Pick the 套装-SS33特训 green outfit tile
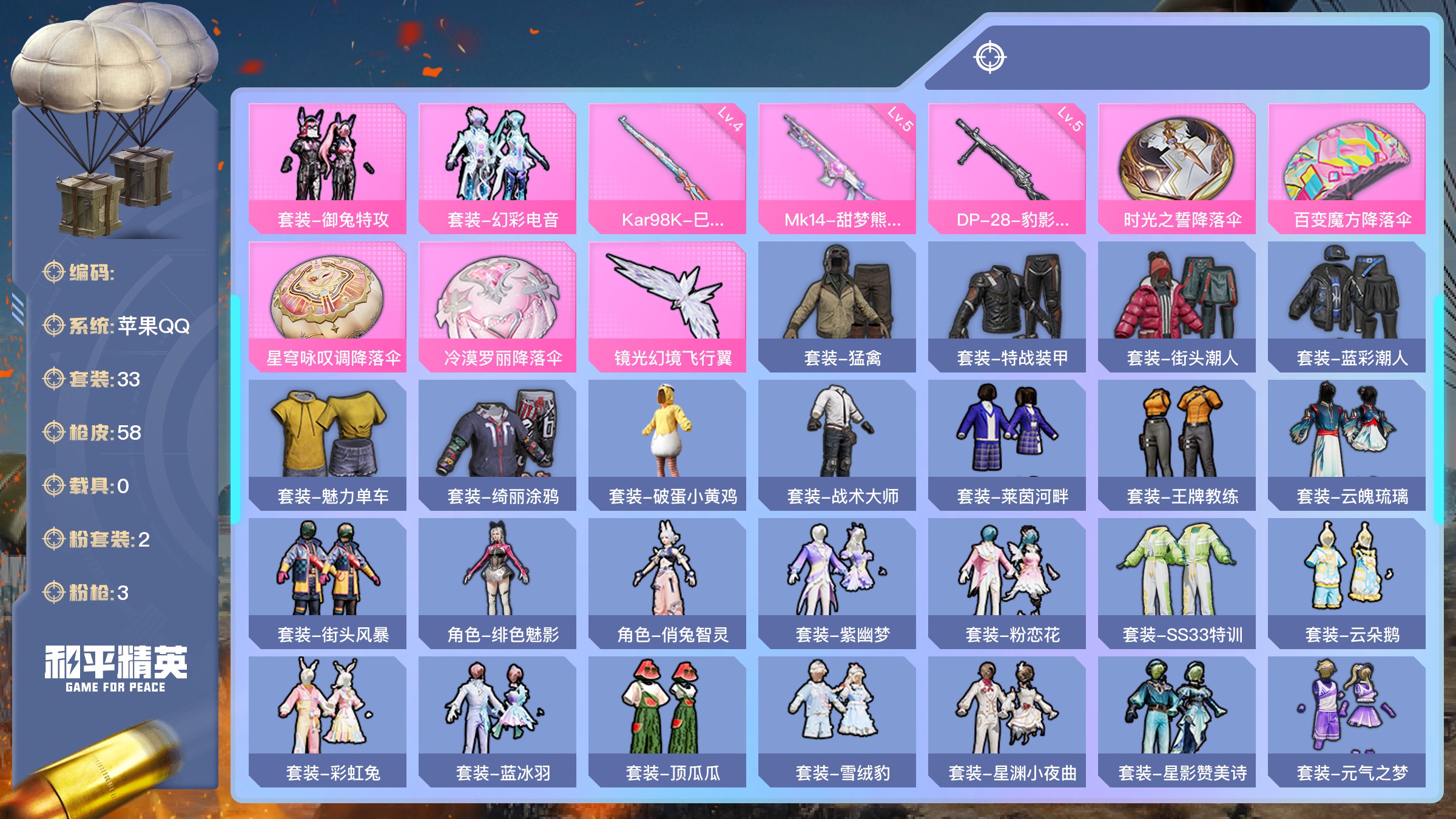This screenshot has height=819, width=1456. click(1177, 583)
